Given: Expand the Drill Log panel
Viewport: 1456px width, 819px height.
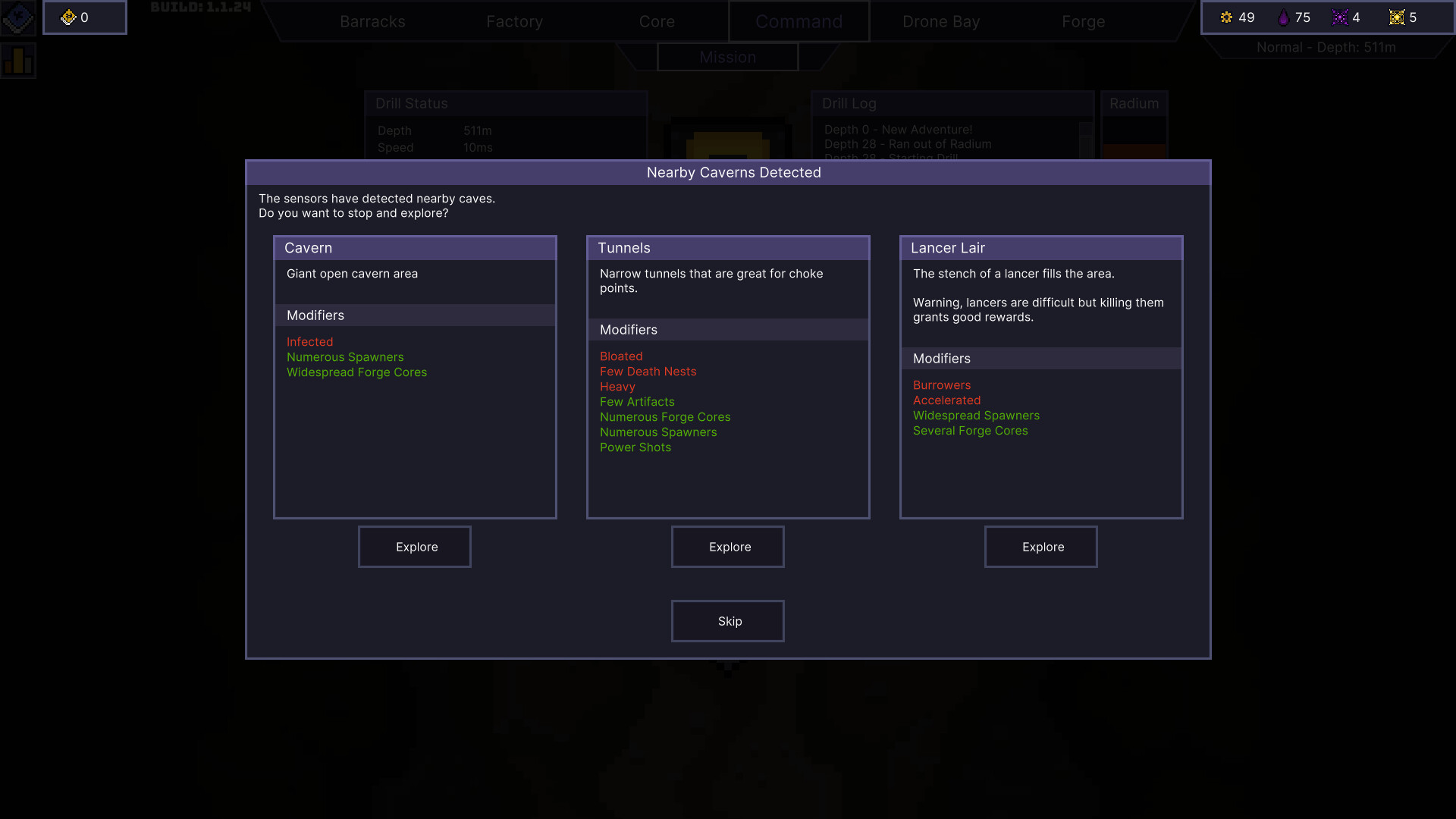Looking at the screenshot, I should [849, 104].
